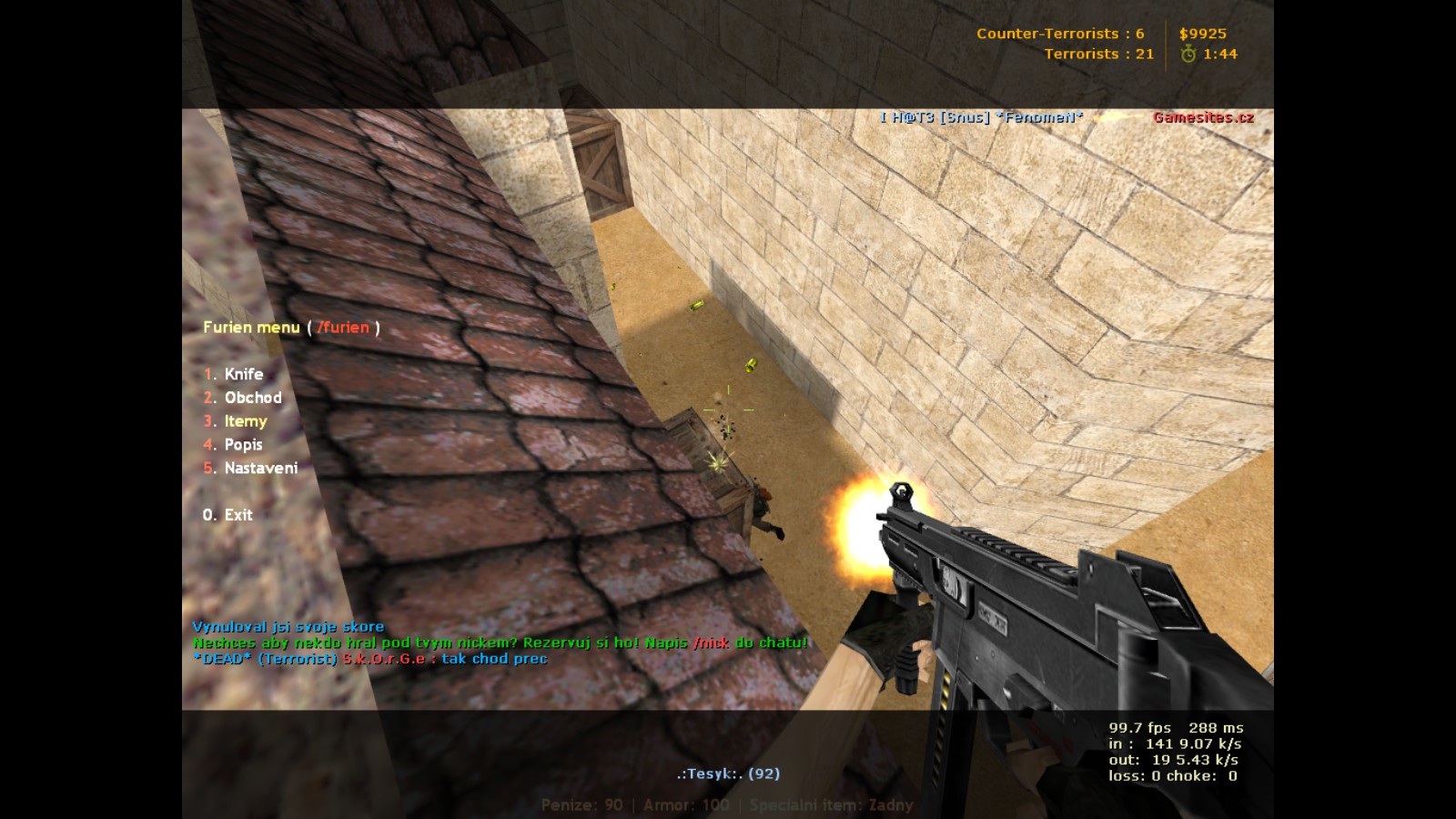The image size is (1456, 819).
Task: Open the Obchod shop entry
Action: 252,398
